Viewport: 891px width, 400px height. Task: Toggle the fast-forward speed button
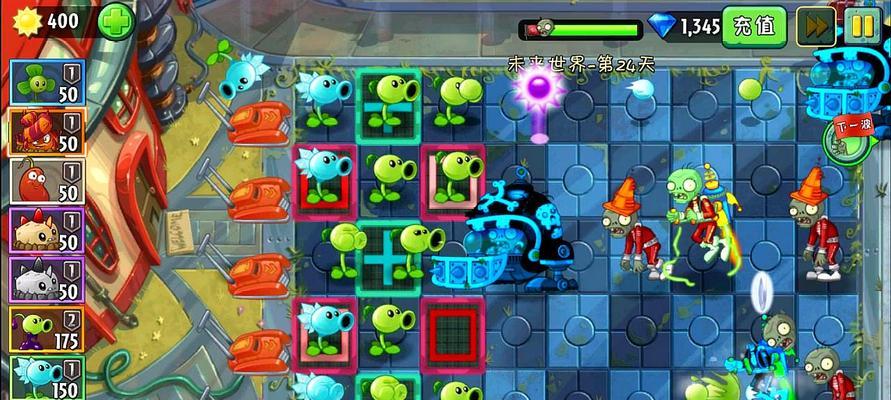pyautogui.click(x=815, y=26)
